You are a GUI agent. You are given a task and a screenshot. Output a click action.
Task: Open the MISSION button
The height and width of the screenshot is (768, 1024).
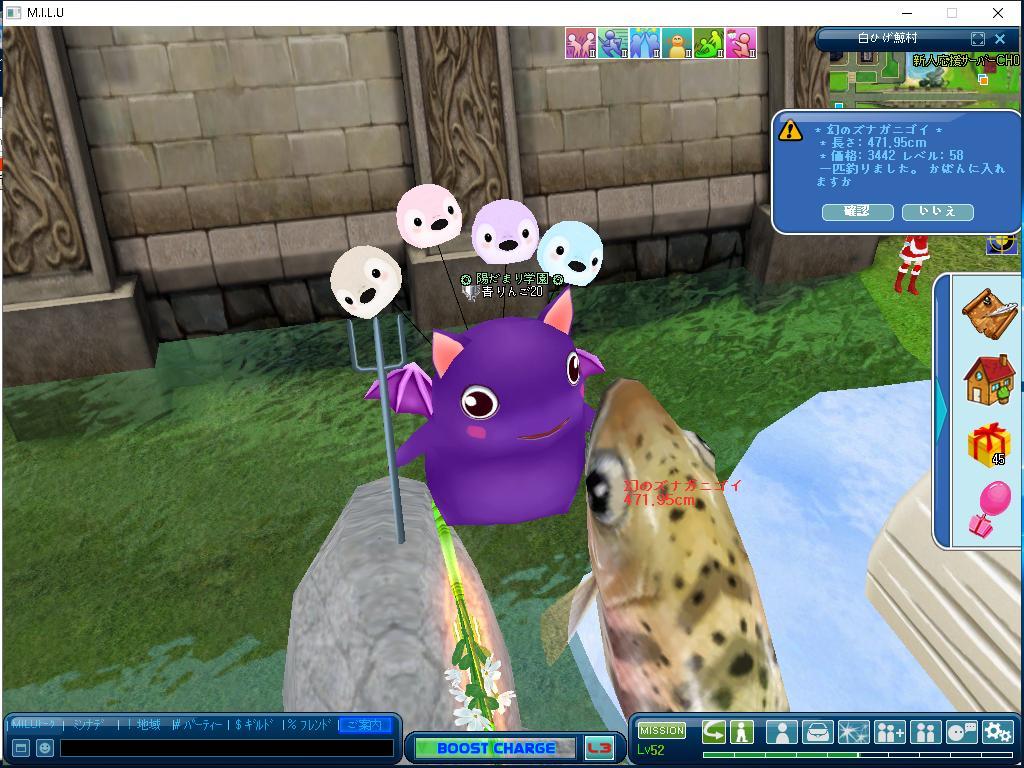pos(661,731)
